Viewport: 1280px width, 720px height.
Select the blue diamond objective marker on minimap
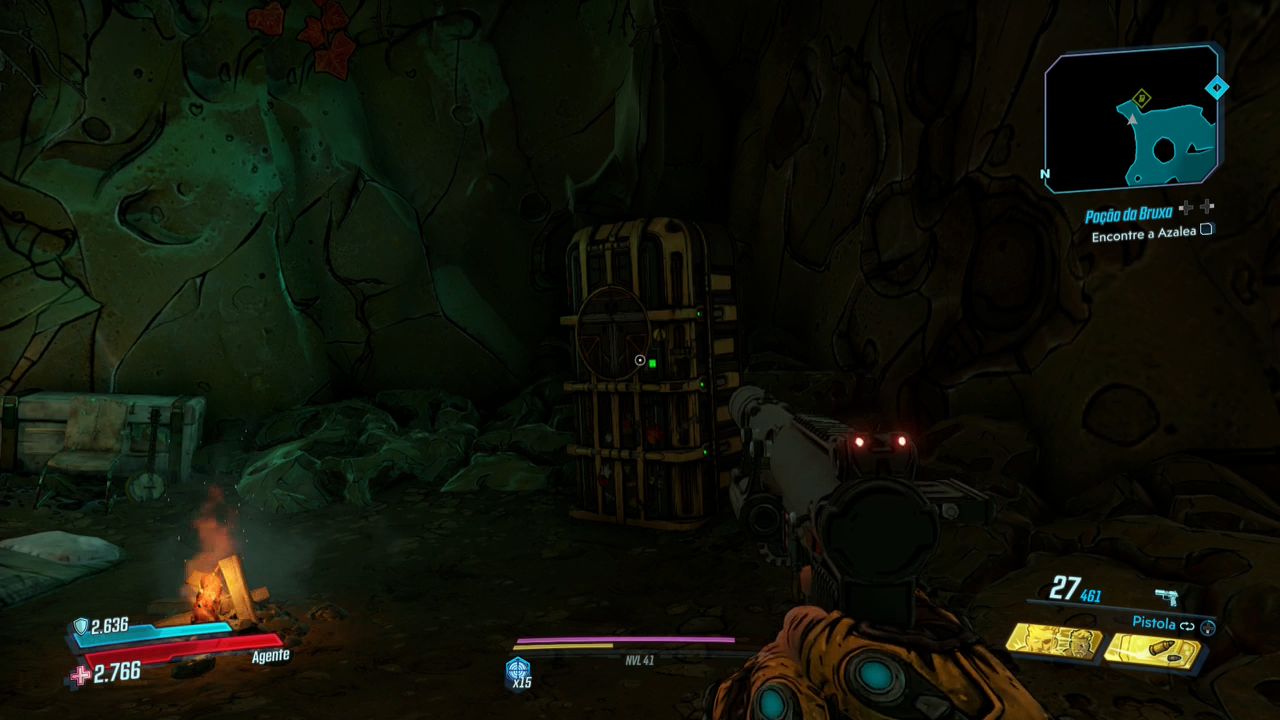(1216, 88)
